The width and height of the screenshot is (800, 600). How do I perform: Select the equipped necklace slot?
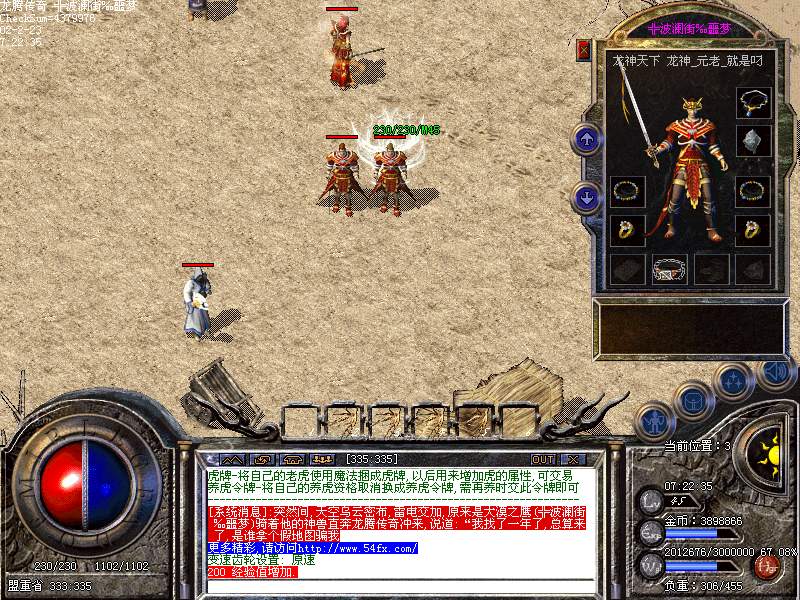click(752, 102)
